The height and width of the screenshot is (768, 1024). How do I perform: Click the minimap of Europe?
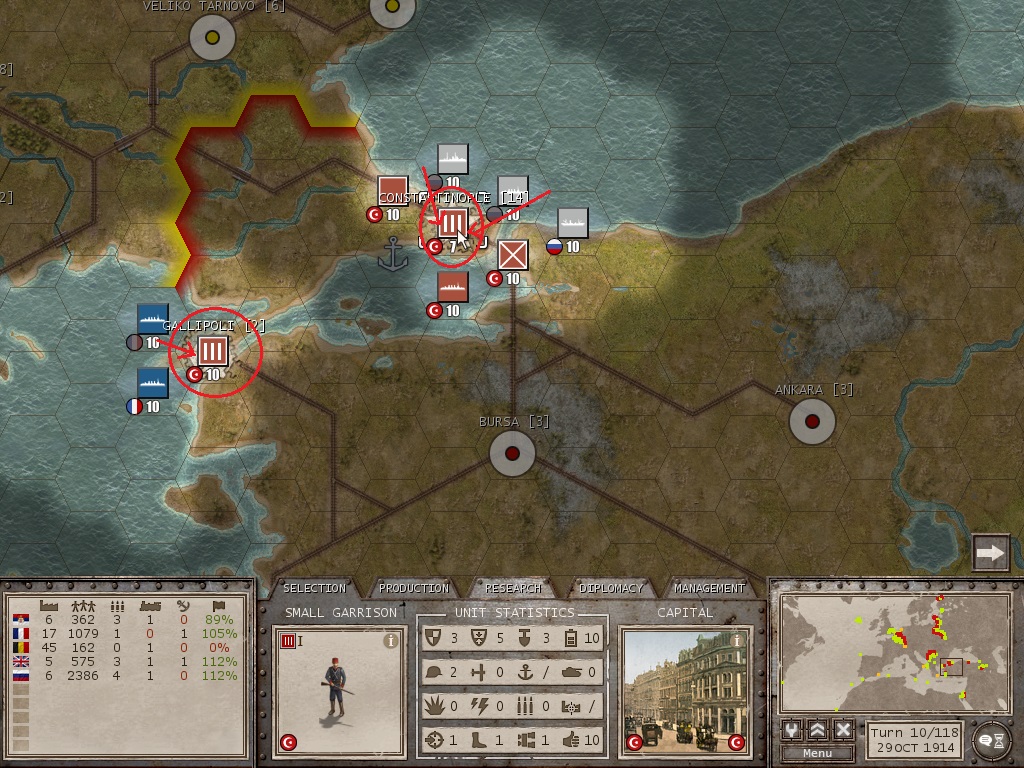[x=895, y=651]
